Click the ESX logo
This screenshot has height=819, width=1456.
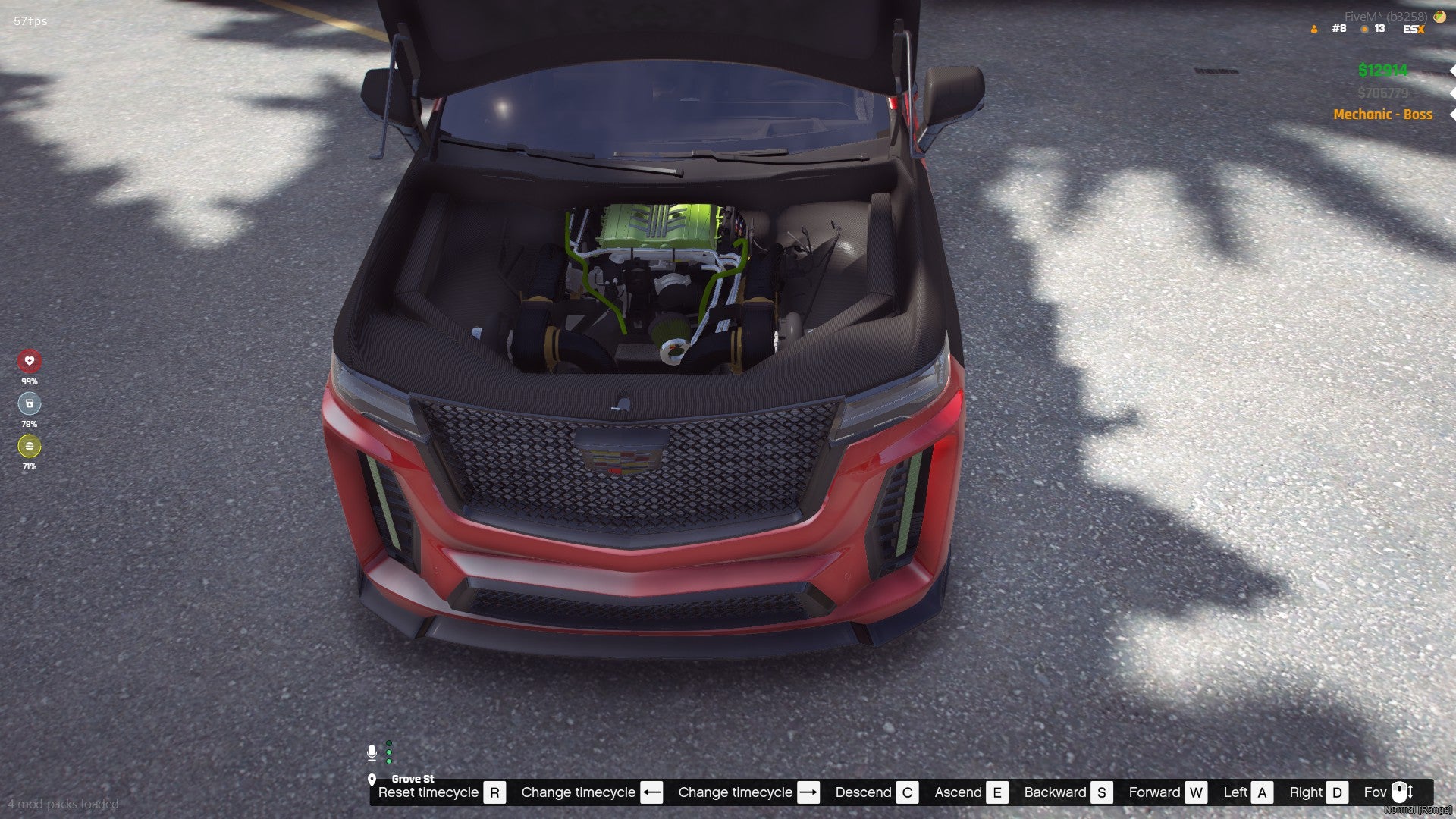pos(1414,30)
